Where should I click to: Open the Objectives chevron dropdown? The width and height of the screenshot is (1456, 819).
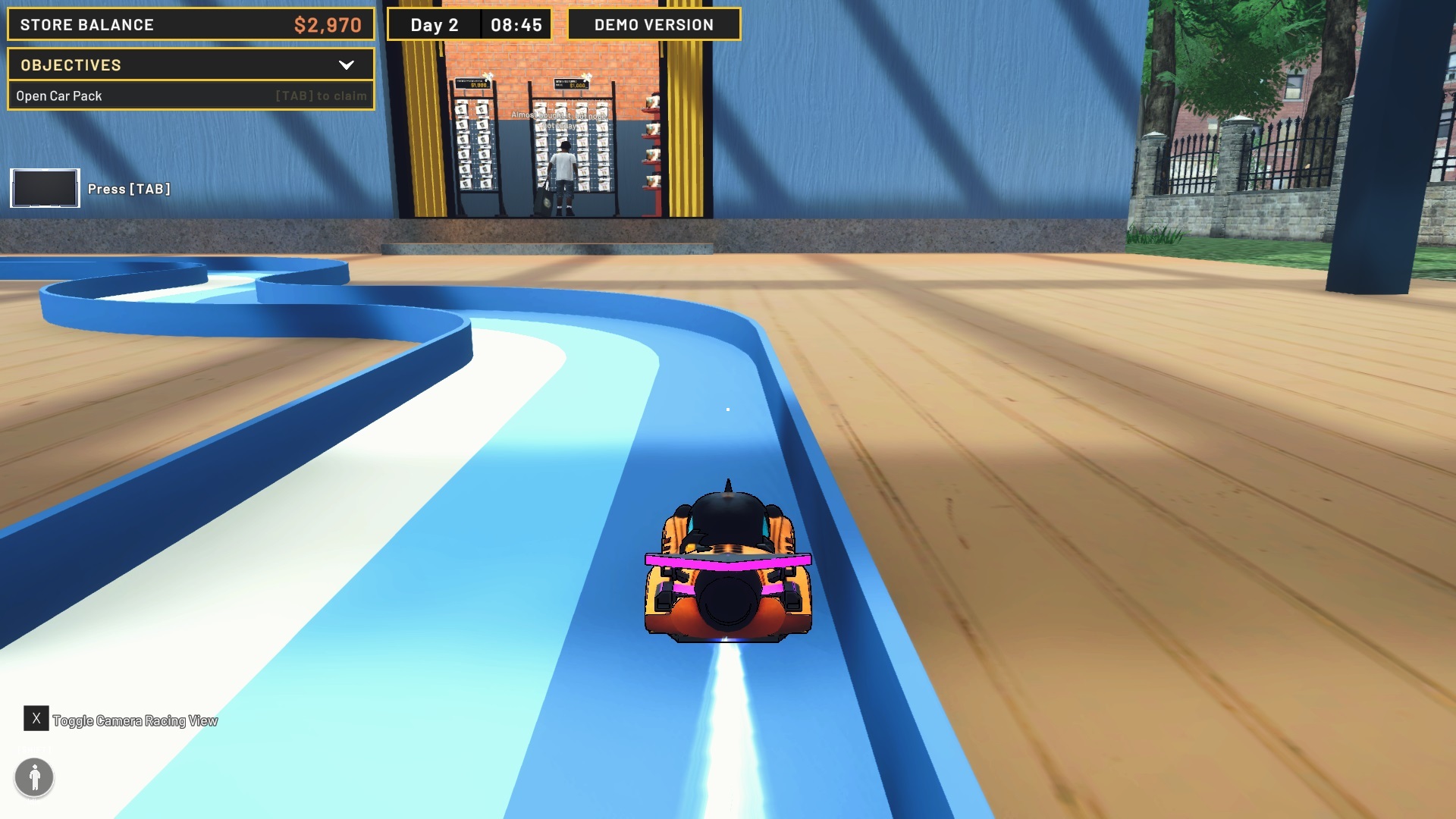click(x=348, y=65)
